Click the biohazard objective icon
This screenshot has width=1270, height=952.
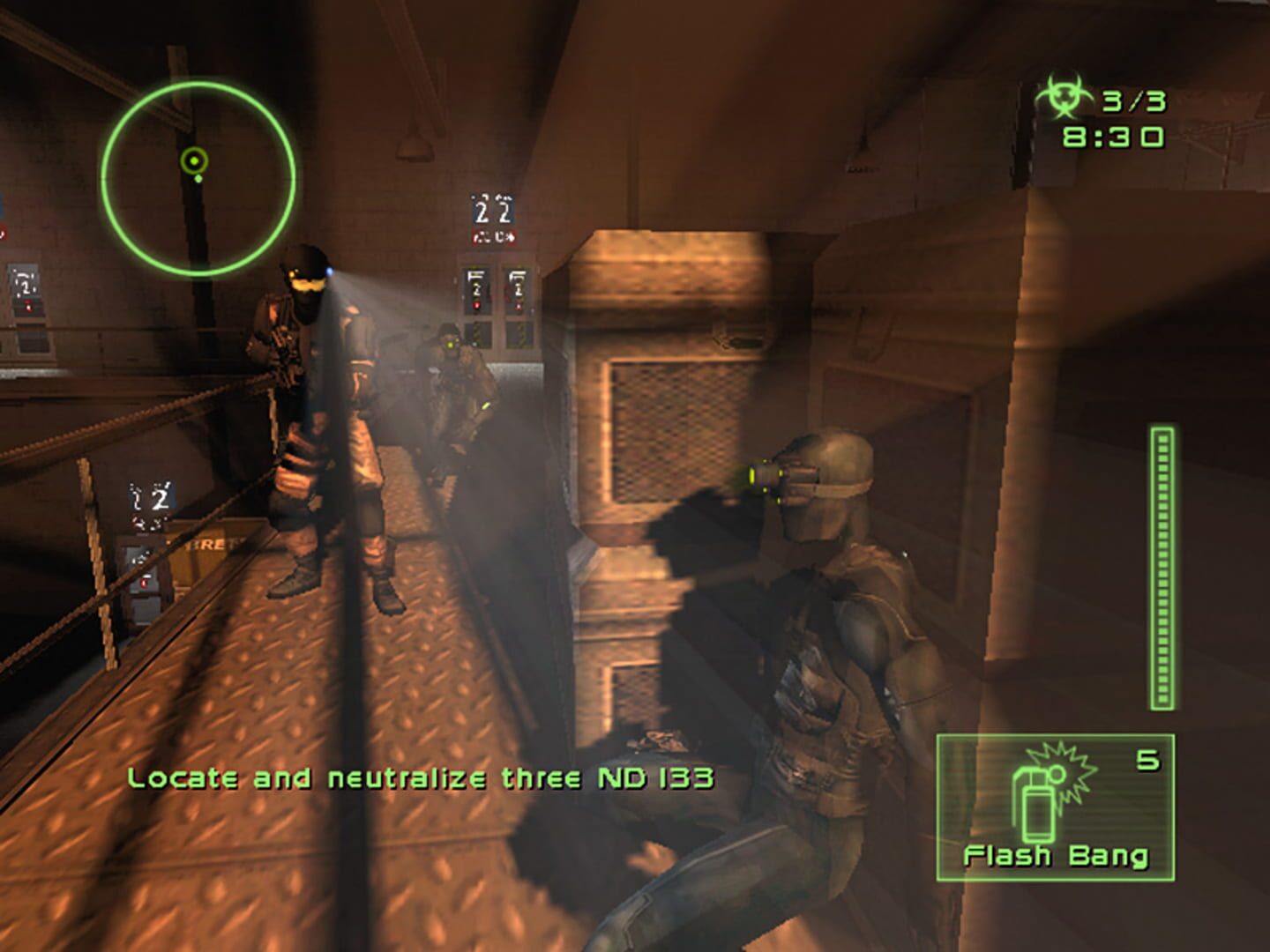pyautogui.click(x=1063, y=100)
